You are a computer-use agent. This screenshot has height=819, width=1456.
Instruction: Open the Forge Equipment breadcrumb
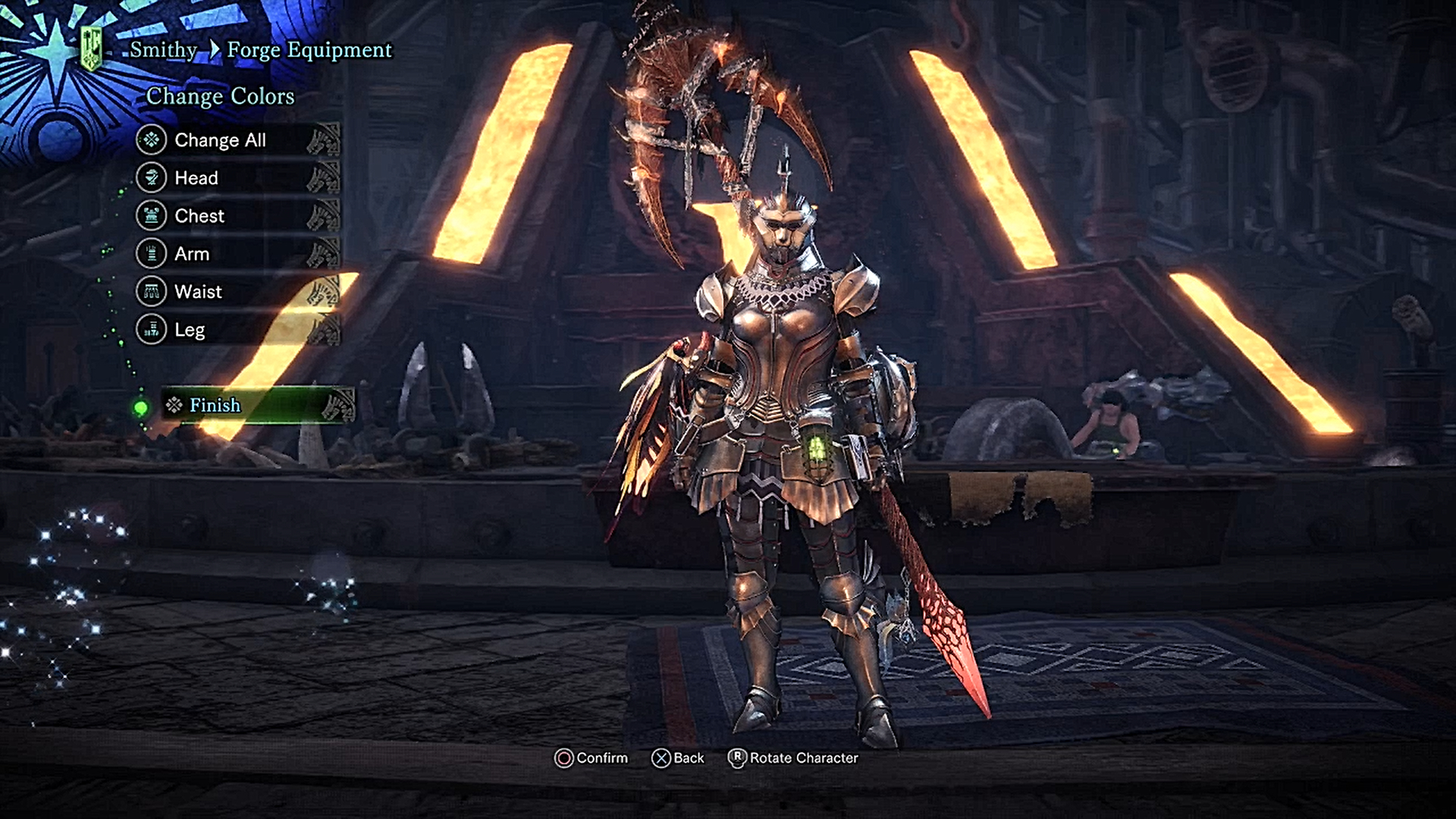click(311, 50)
